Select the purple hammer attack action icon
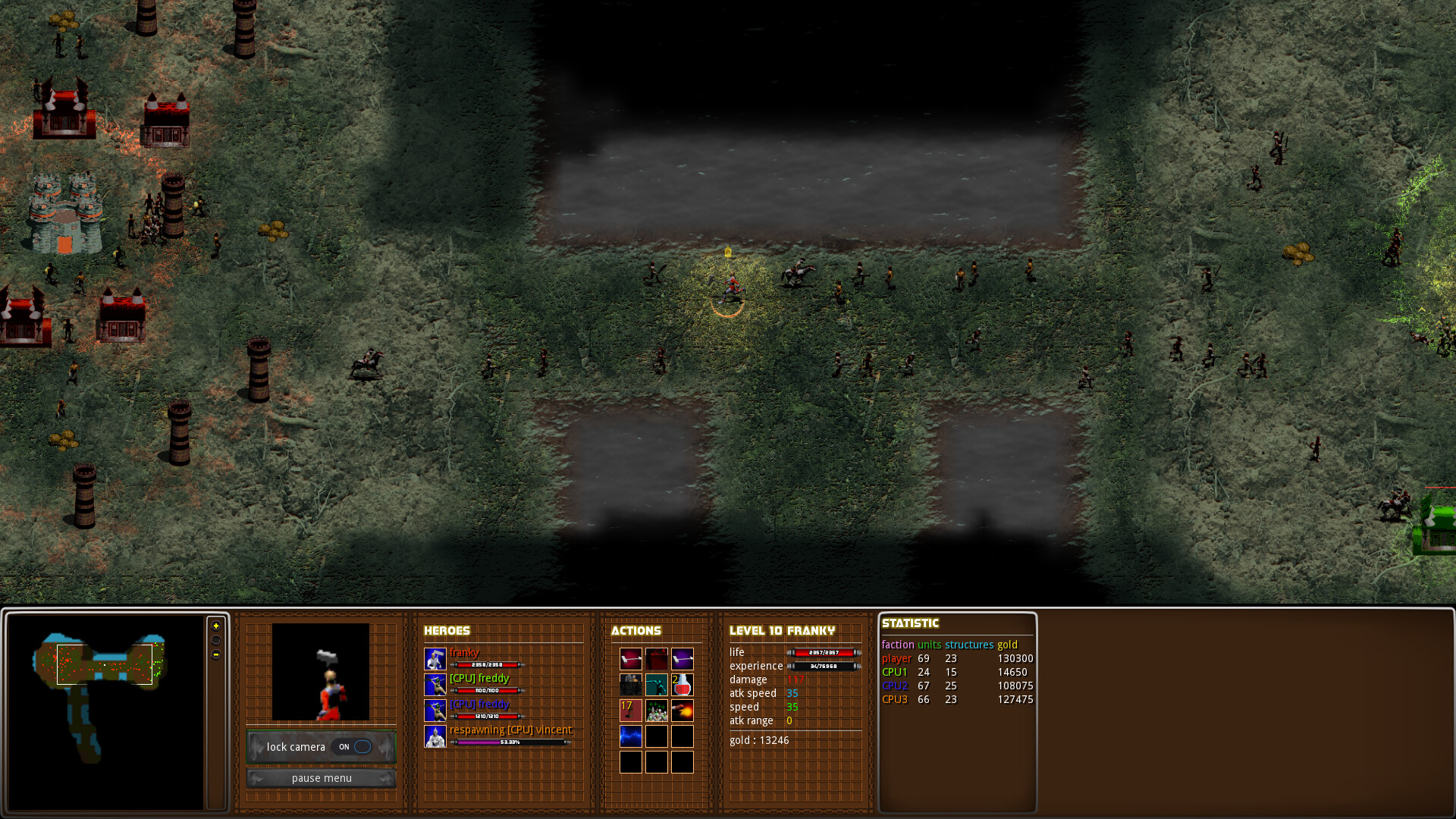 point(682,658)
